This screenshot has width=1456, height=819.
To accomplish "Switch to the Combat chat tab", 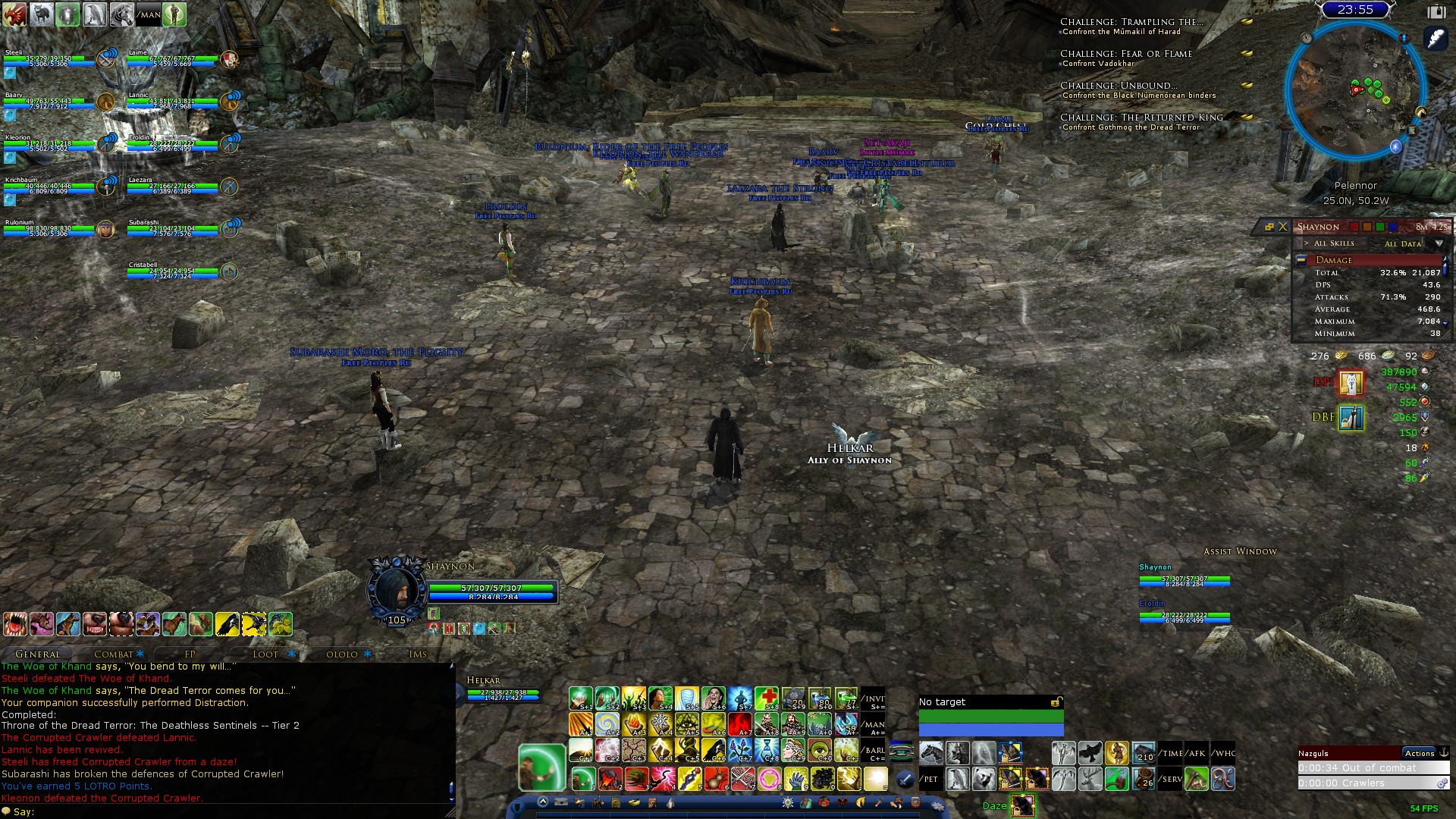I will tap(114, 654).
